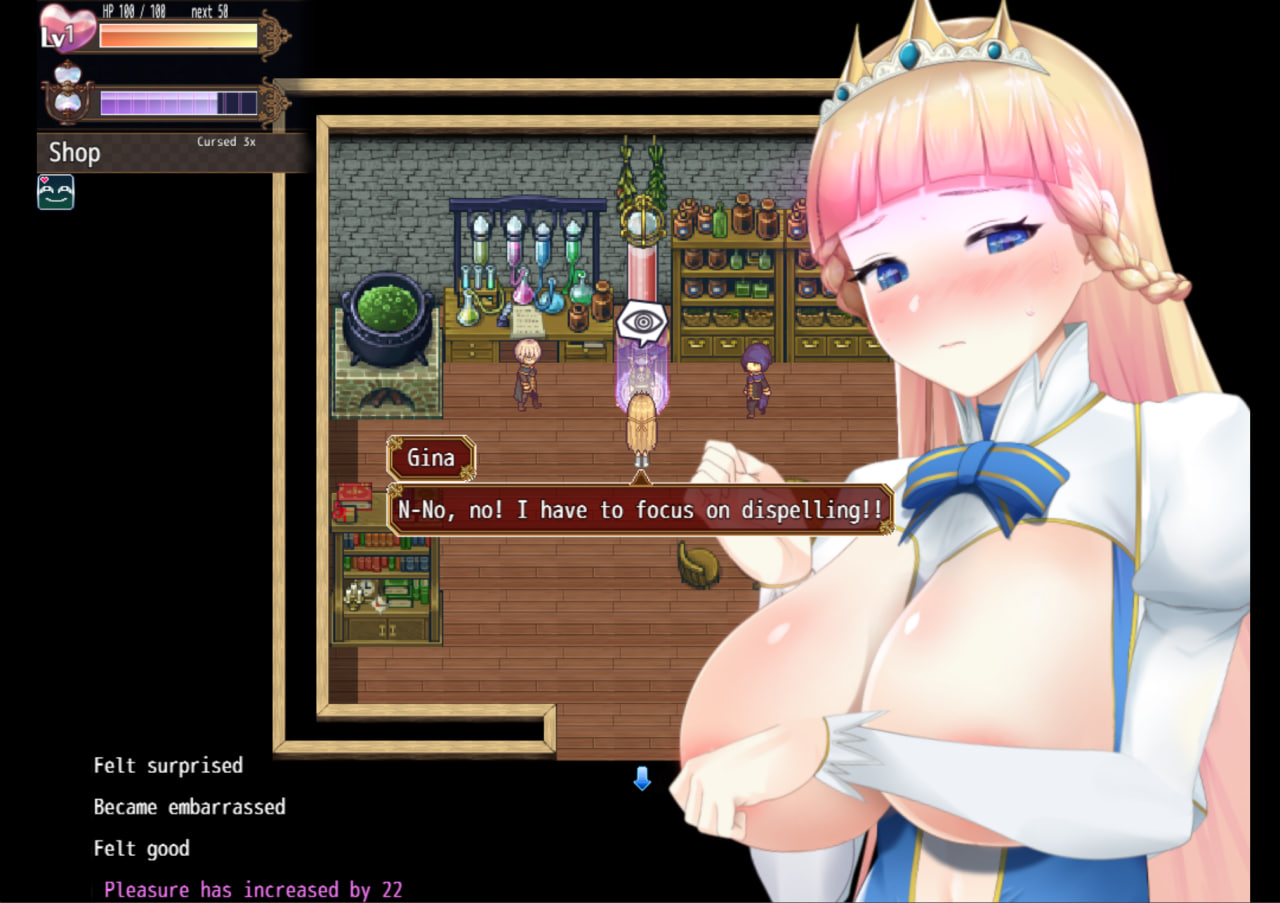
Task: Click the smiling face status icon below Shop
Action: point(55,192)
